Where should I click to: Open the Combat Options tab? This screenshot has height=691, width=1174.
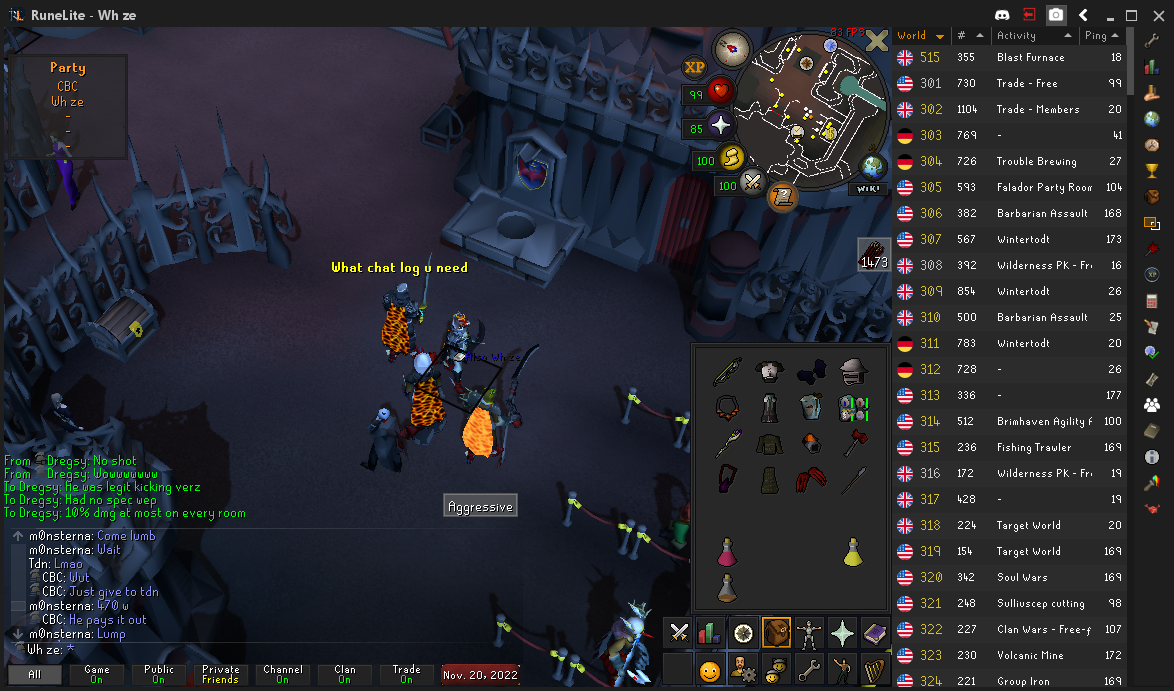pos(678,632)
